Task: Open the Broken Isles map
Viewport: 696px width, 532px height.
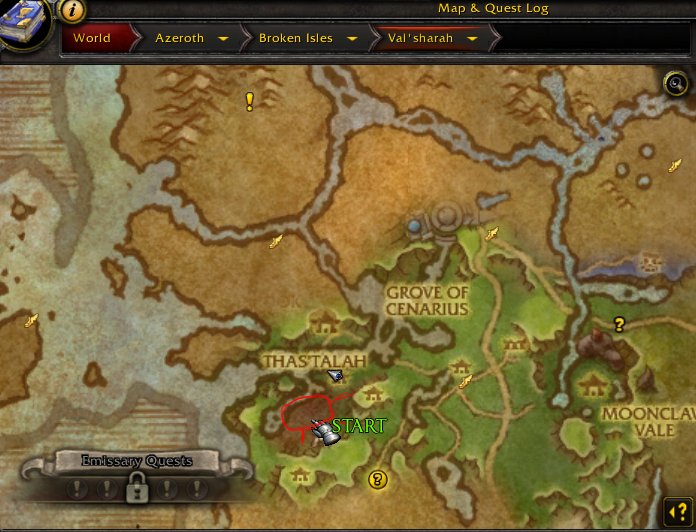Action: [294, 39]
